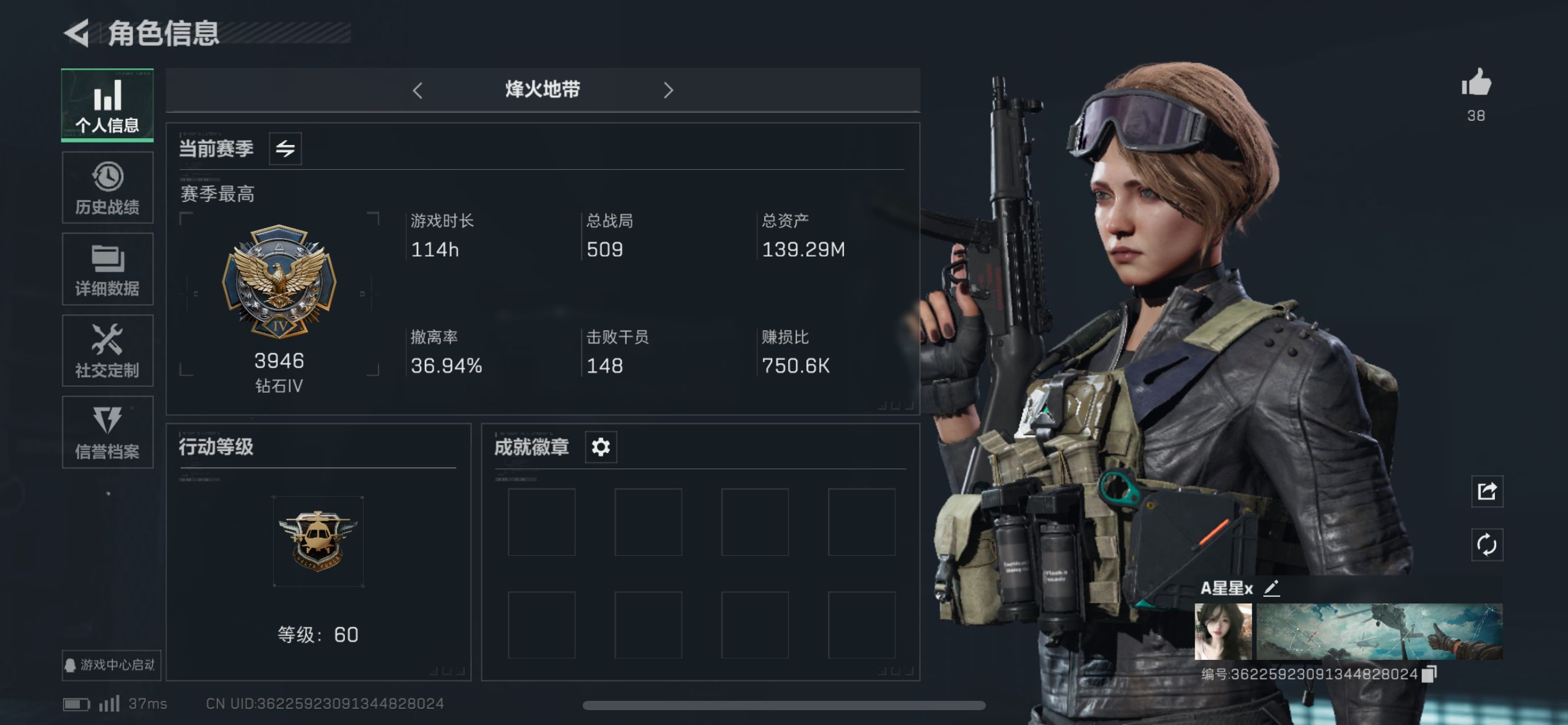Screen dimensions: 1568x725
Task: Open the player avatar portrait
Action: pos(1223,632)
